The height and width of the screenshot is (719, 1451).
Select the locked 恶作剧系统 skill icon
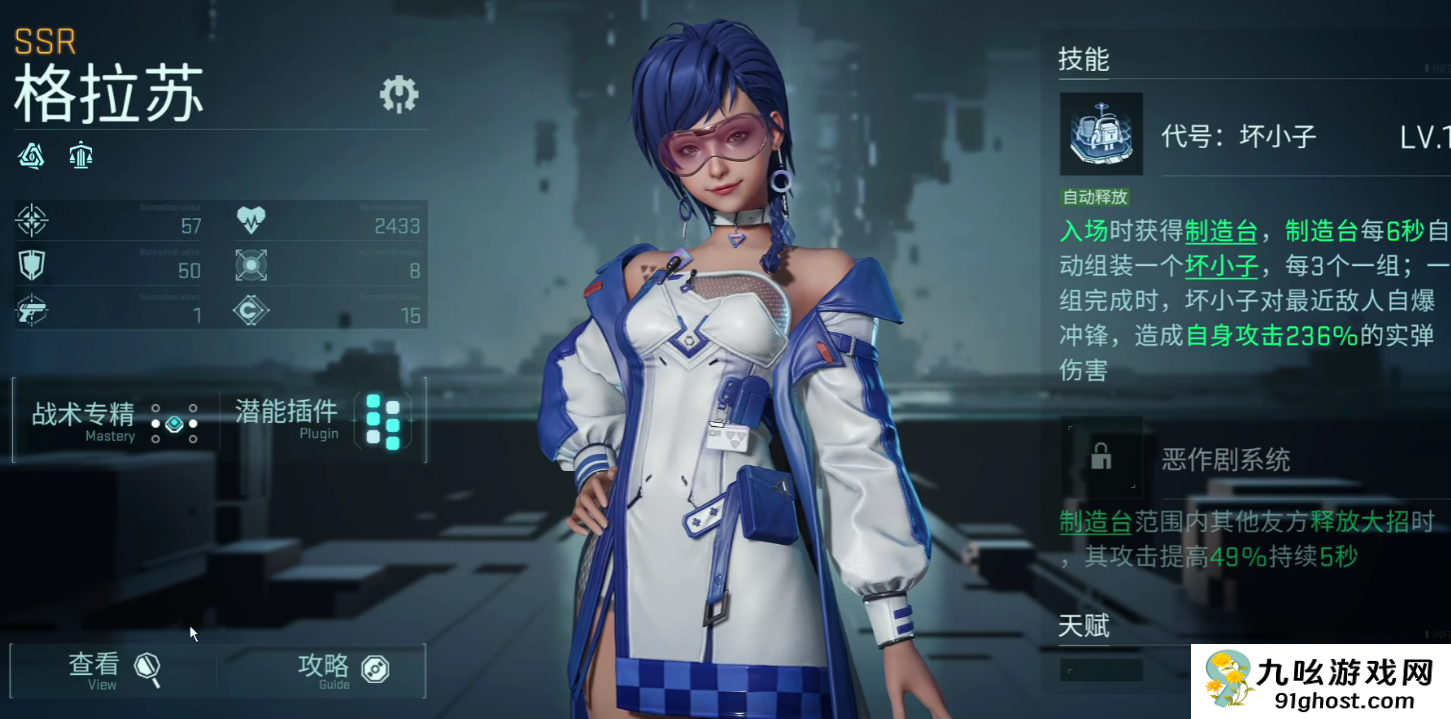click(x=1101, y=458)
